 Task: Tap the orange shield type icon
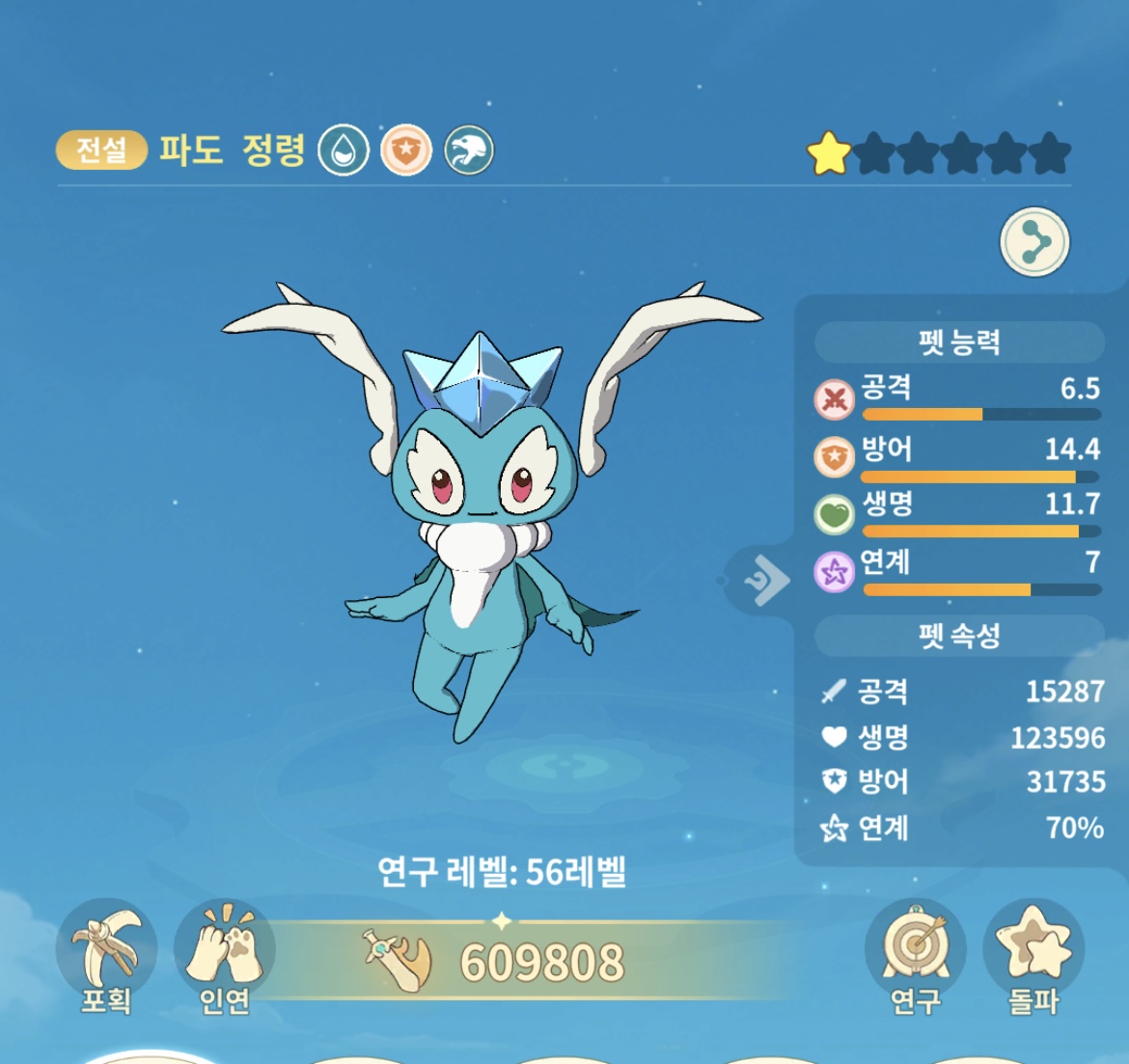406,150
